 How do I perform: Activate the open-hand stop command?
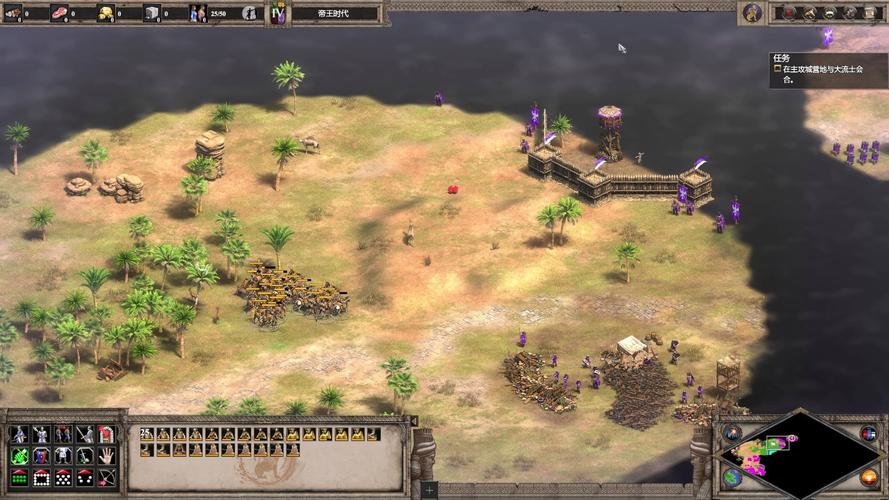point(107,455)
